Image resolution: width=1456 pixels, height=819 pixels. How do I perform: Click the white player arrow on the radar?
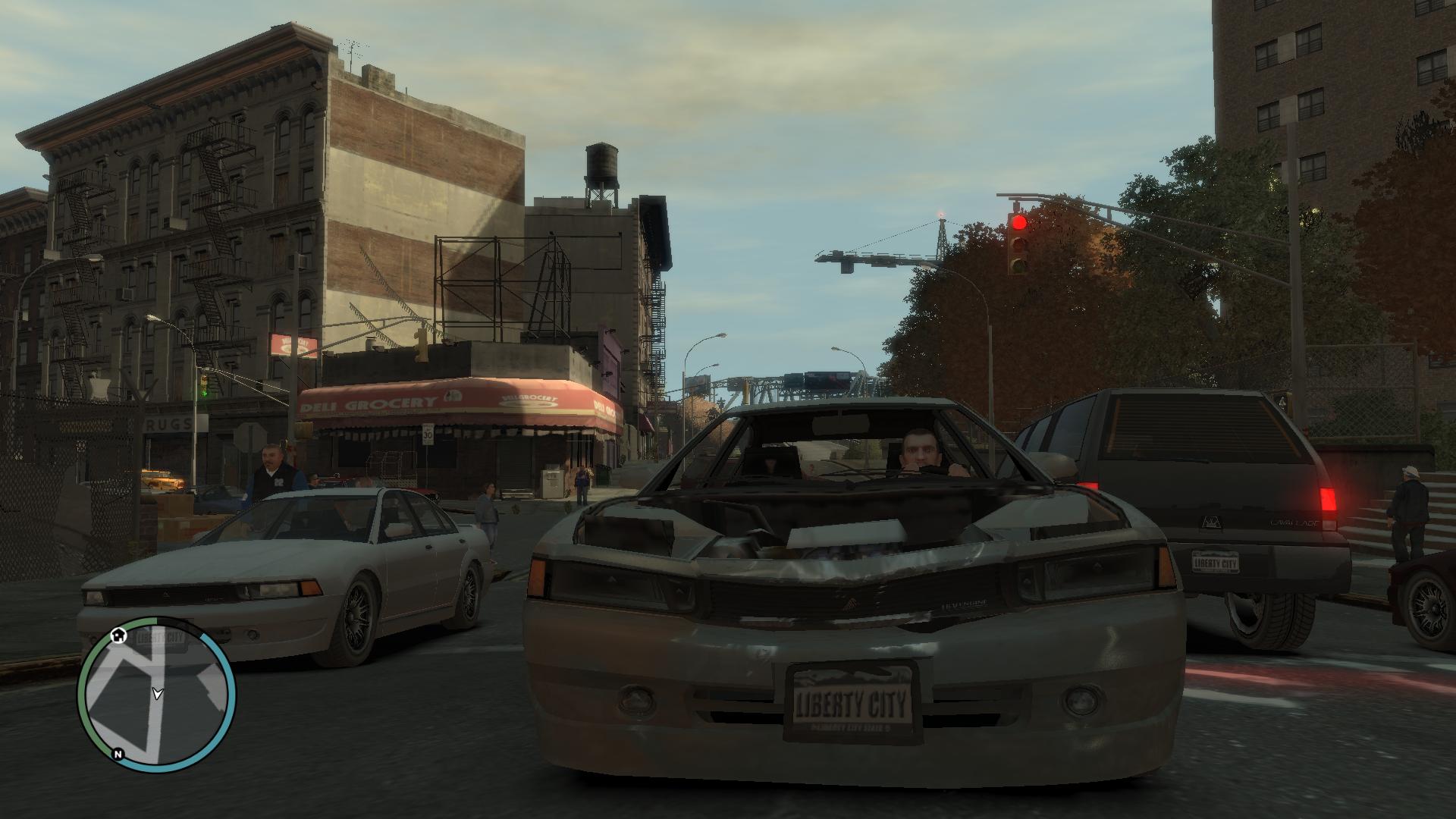(157, 692)
